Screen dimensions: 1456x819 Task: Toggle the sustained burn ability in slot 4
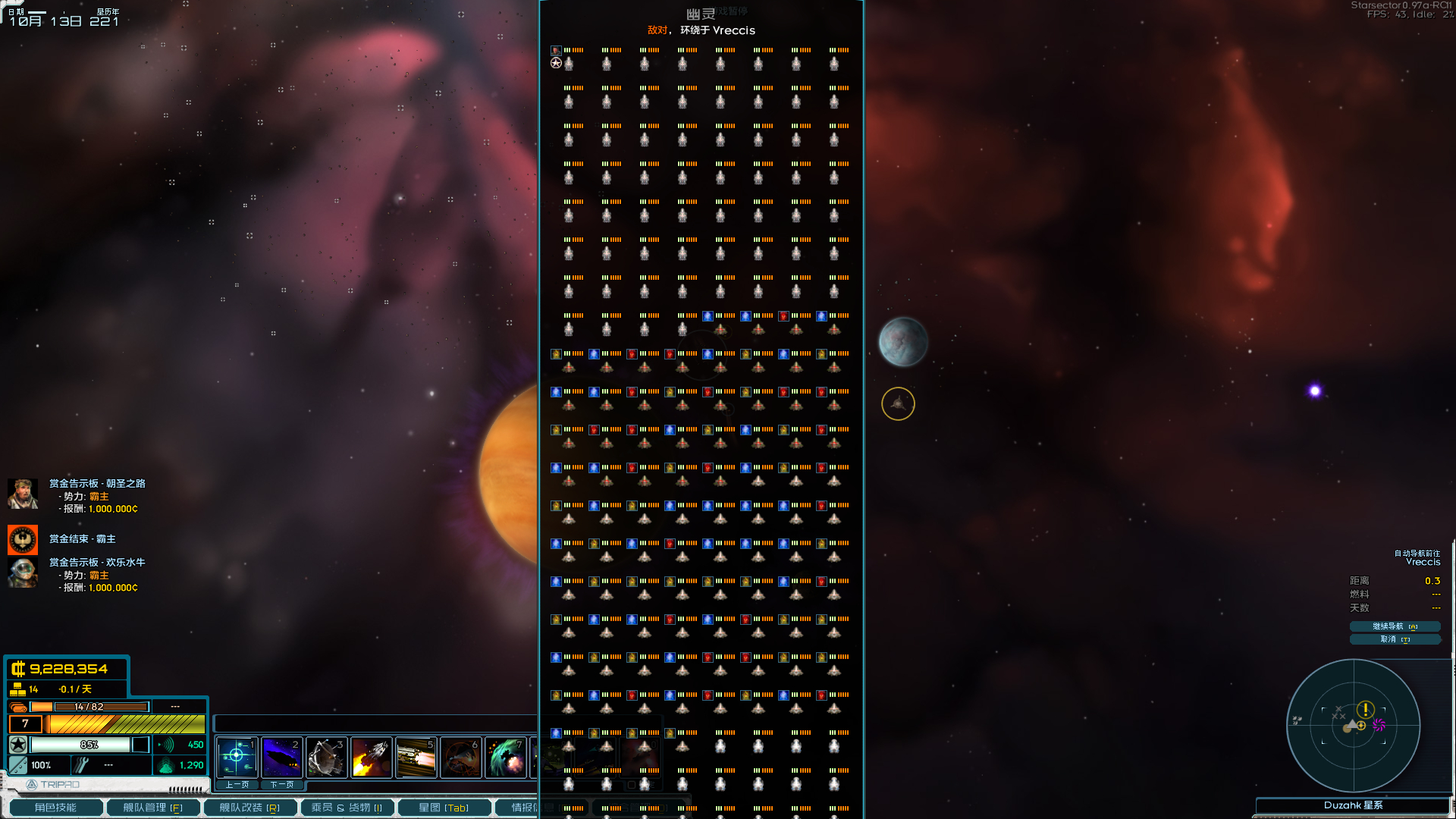[371, 756]
